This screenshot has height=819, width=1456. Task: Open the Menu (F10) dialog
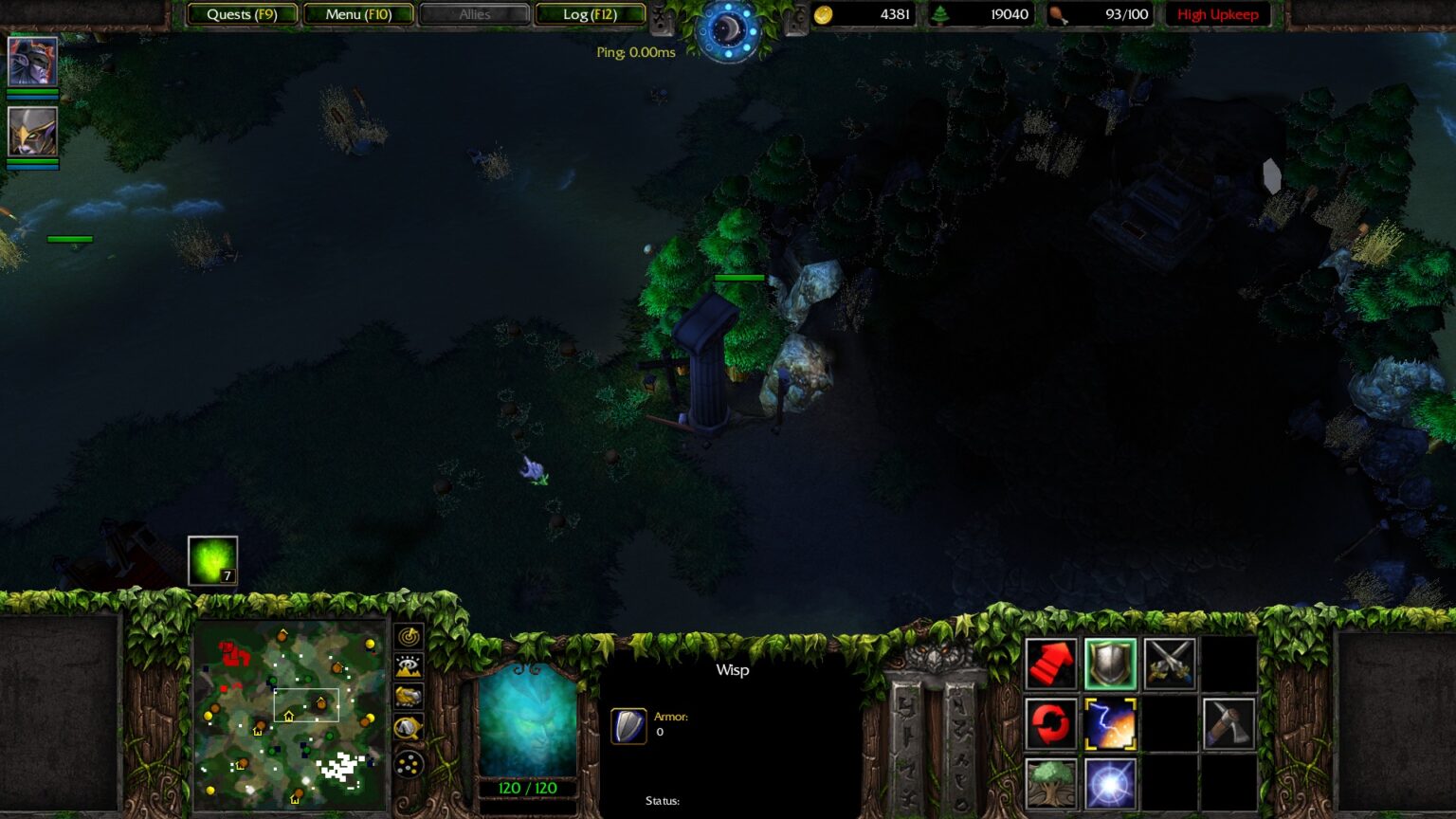pos(358,14)
